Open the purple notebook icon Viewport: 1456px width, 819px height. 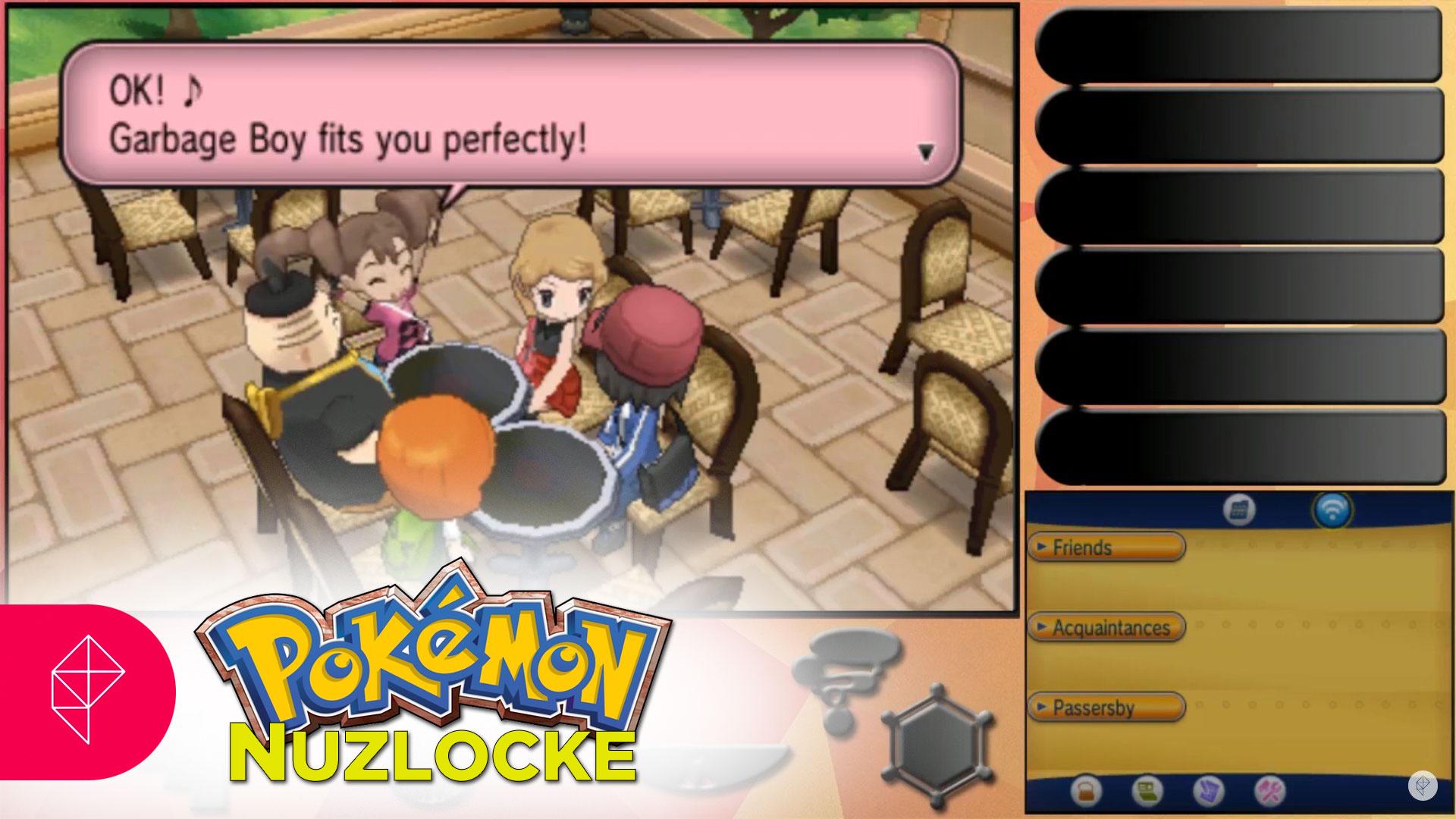[1208, 792]
